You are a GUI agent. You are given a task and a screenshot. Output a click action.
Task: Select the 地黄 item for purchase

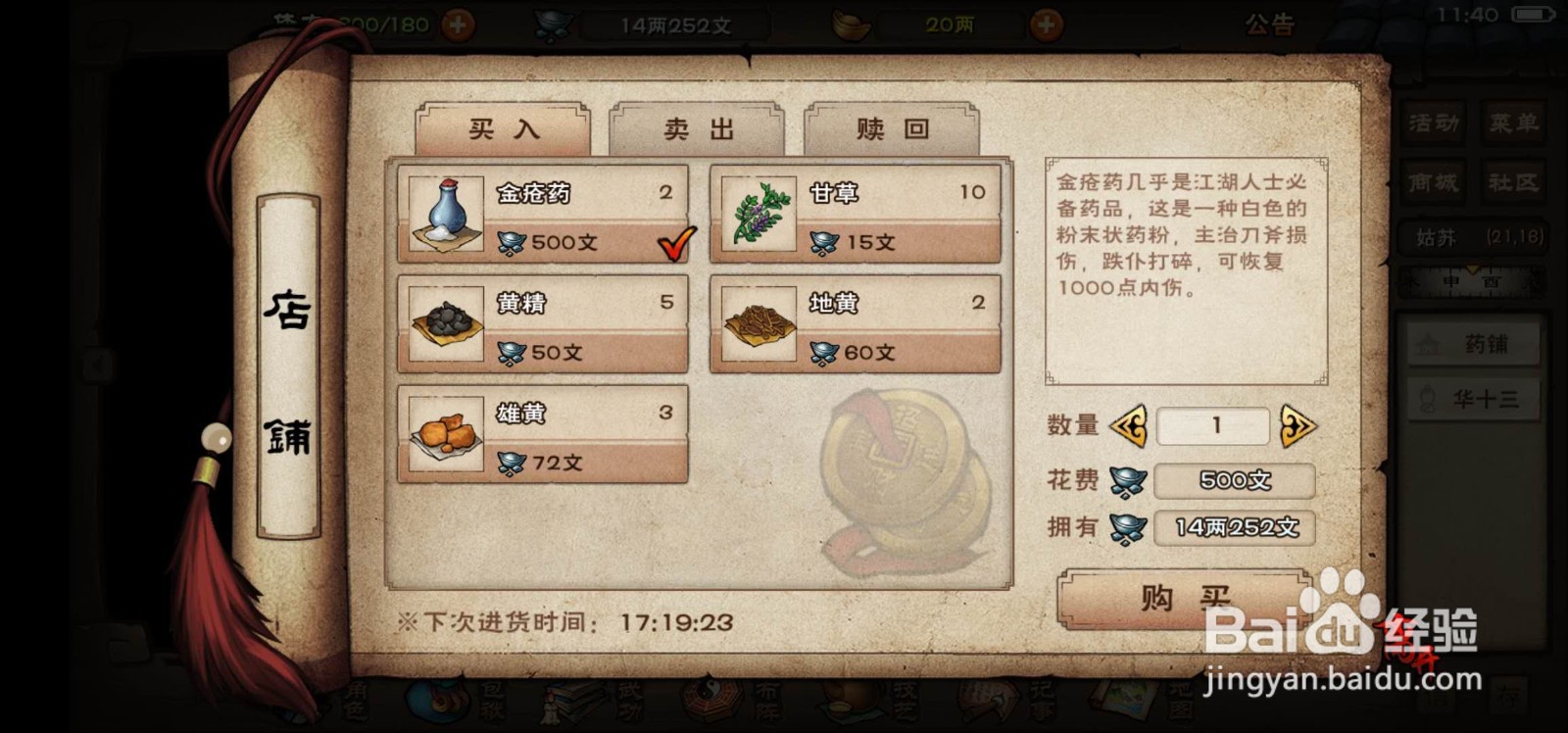click(x=855, y=326)
